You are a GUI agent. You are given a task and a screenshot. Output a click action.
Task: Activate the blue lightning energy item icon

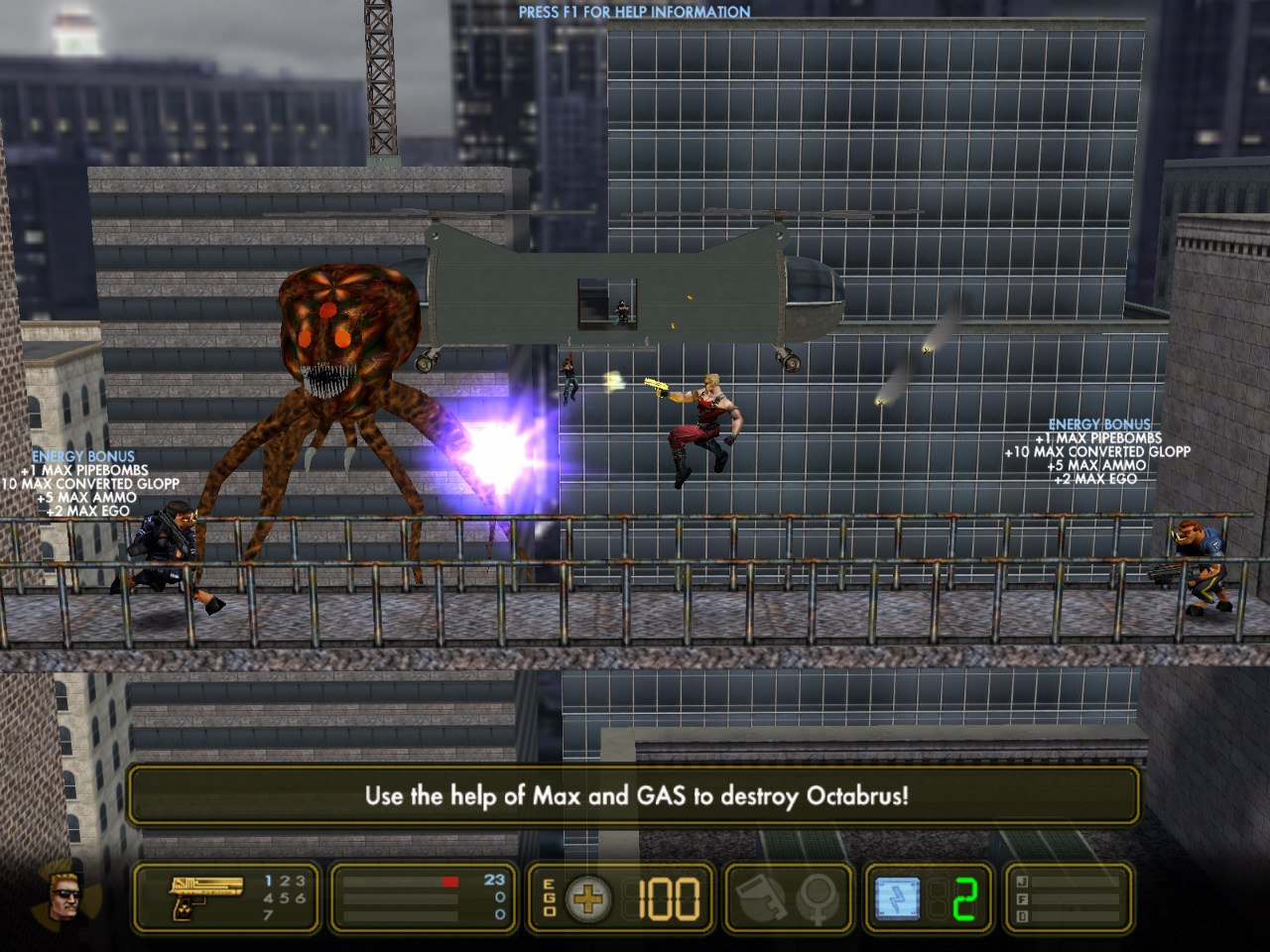click(898, 897)
